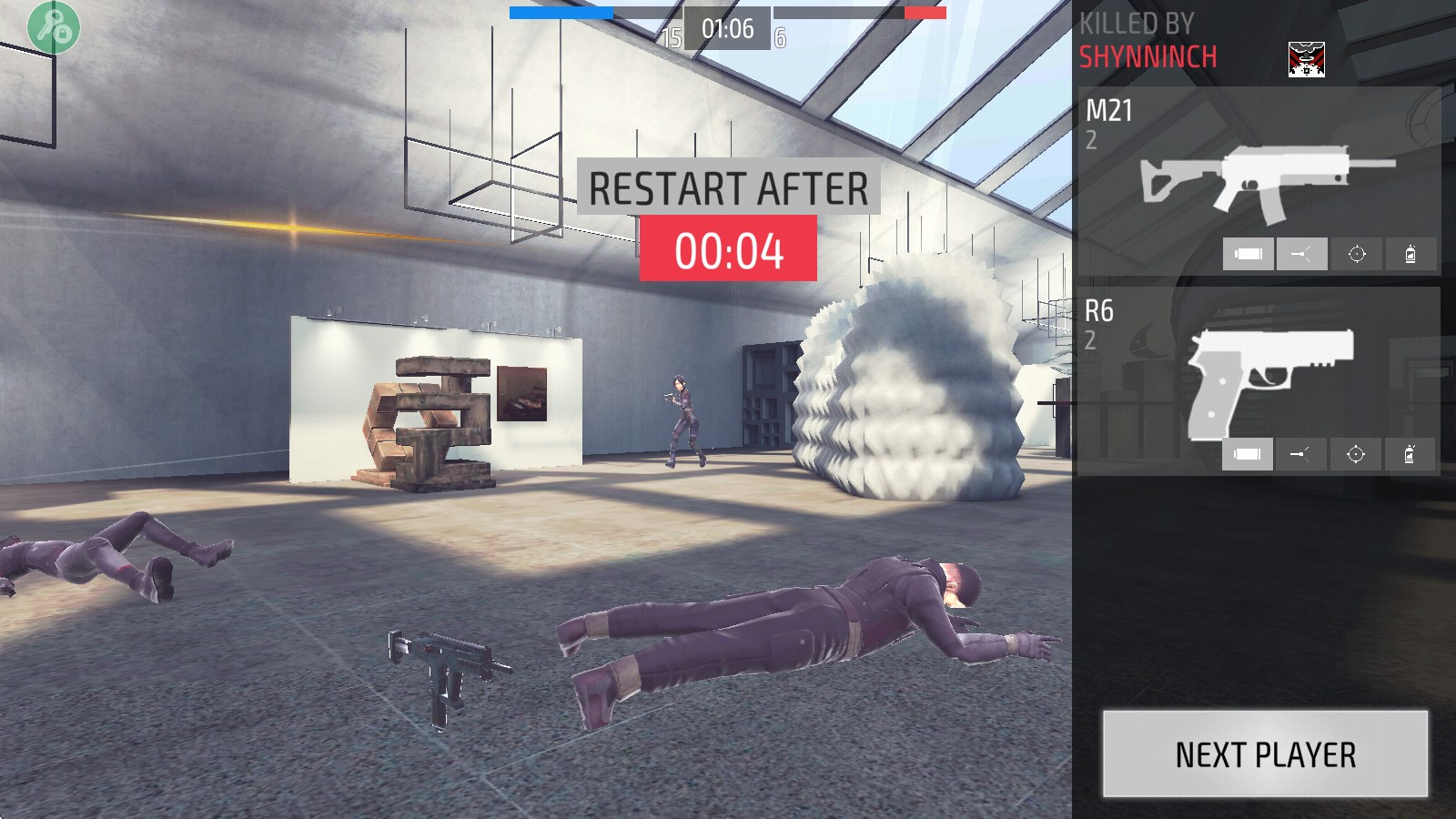Choose the M21 magazine attachment icon
This screenshot has width=1456, height=819.
click(x=1248, y=255)
